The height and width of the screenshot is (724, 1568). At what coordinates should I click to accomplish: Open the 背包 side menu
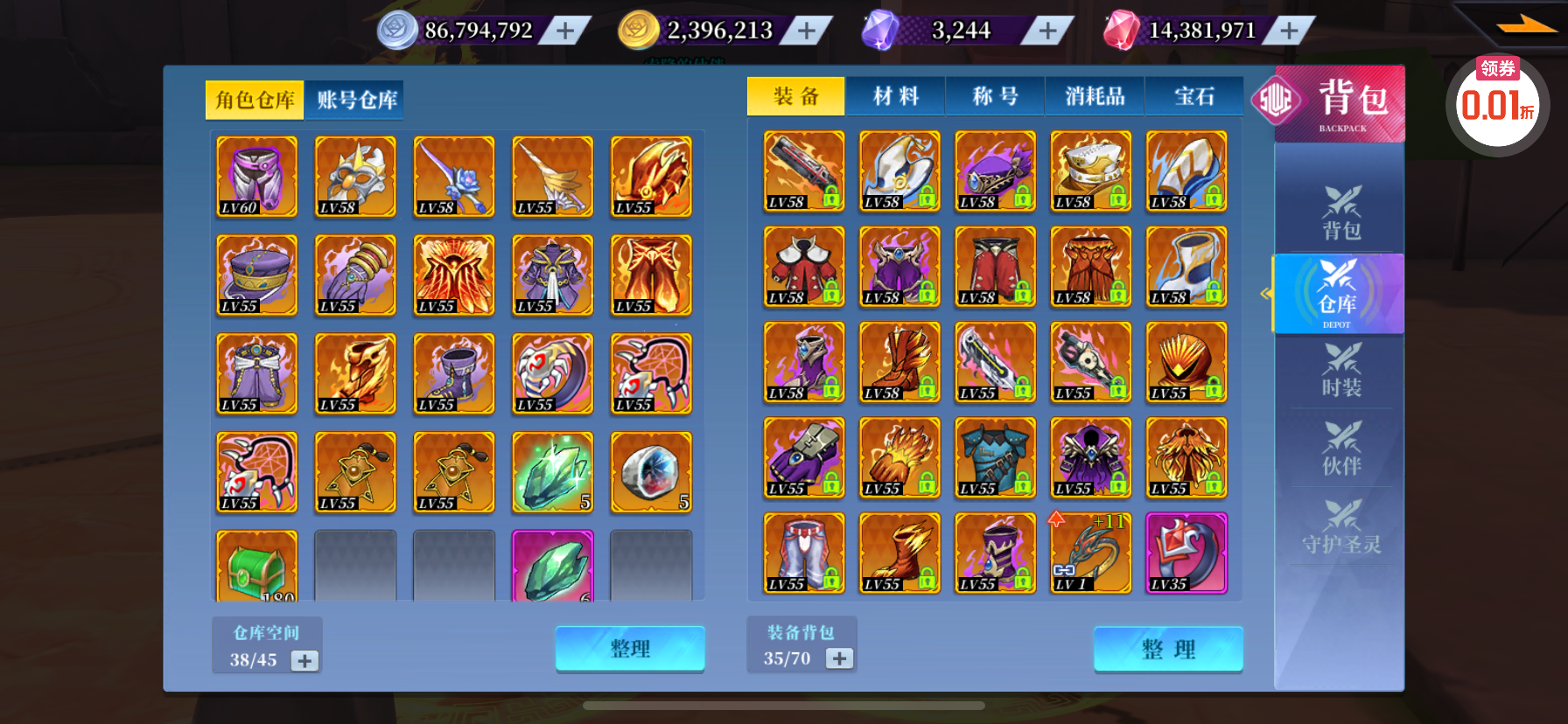[1340, 212]
